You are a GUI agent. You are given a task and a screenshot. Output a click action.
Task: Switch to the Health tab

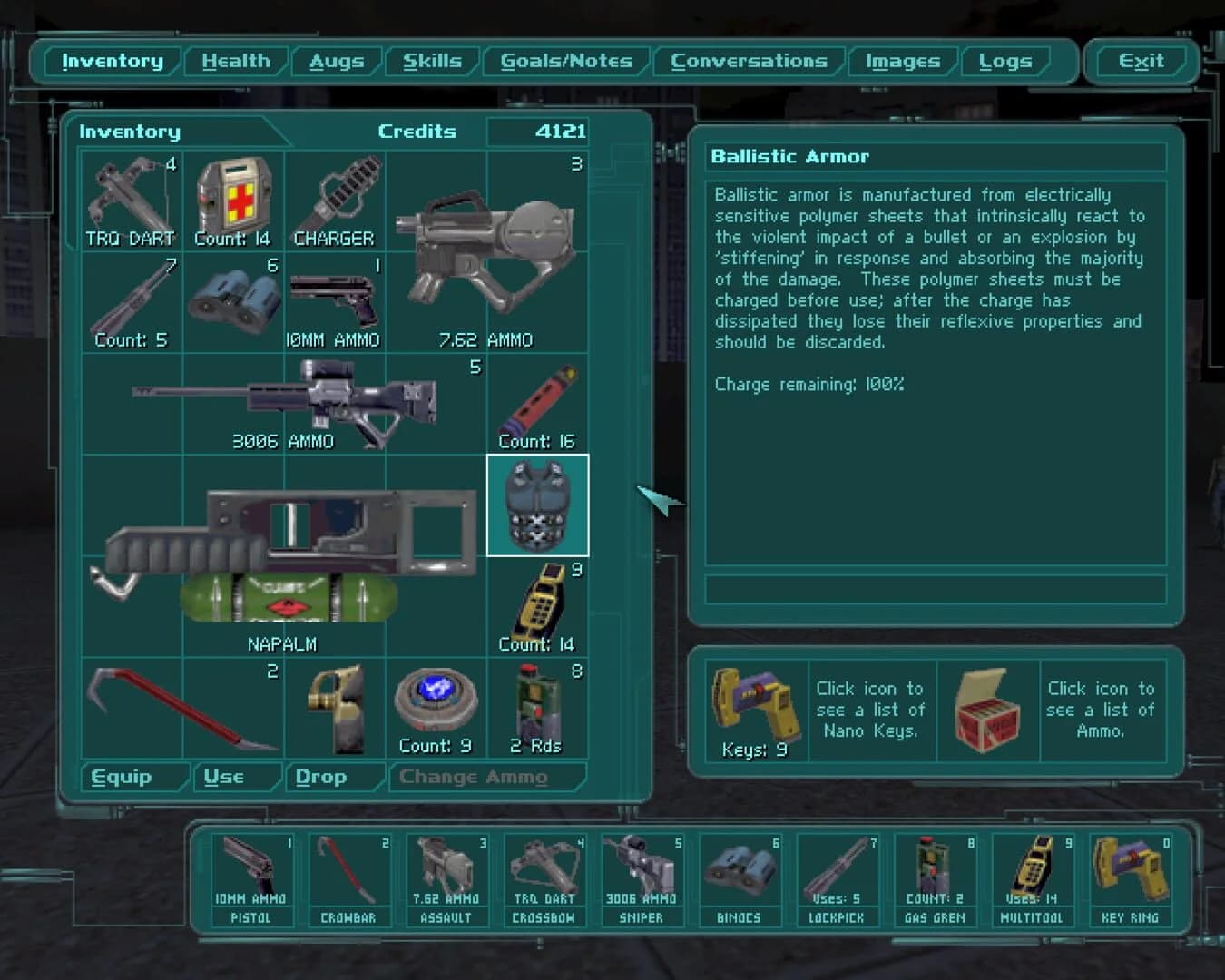pyautogui.click(x=237, y=61)
